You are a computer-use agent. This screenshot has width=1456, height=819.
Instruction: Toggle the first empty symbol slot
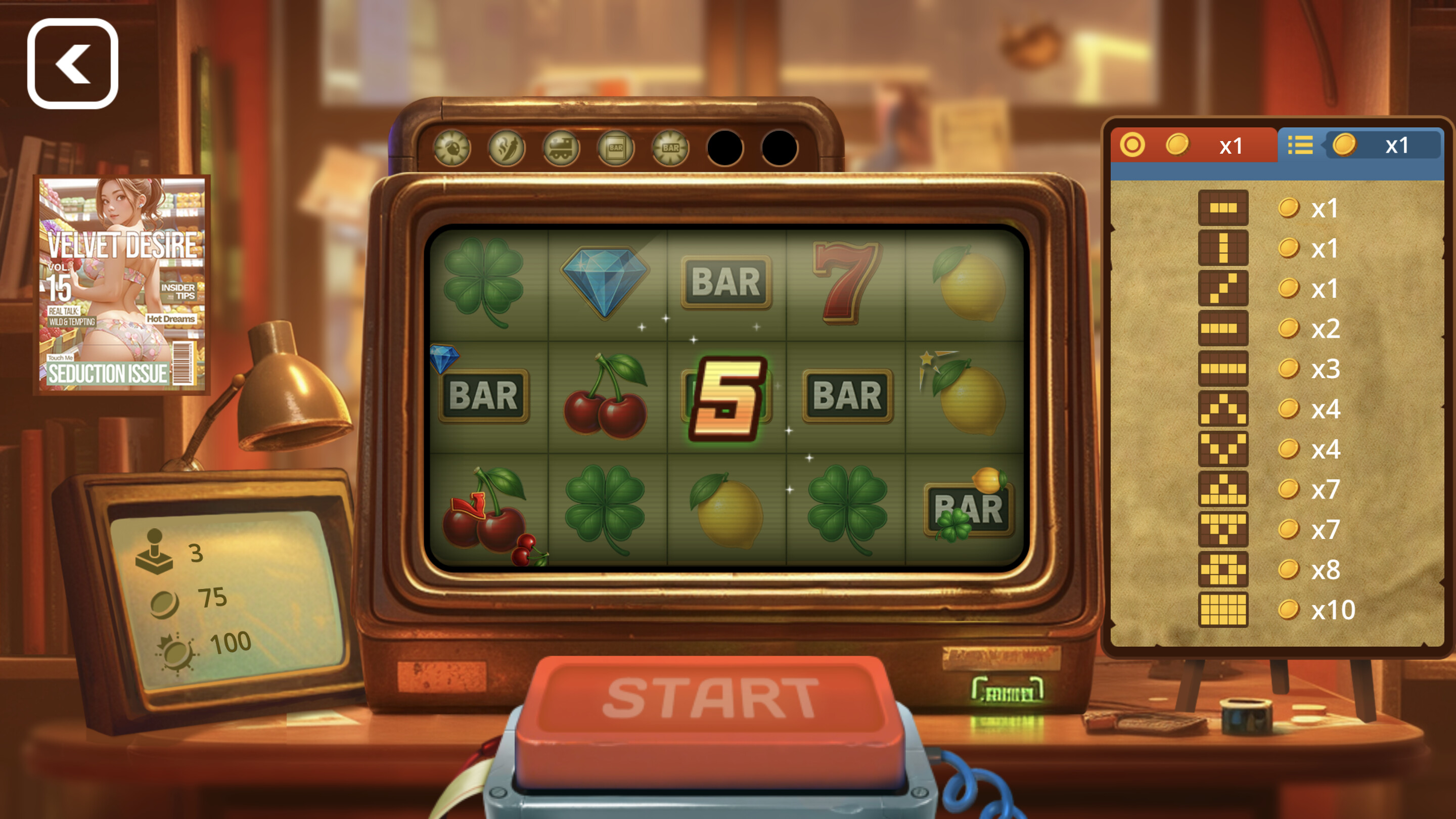coord(724,149)
